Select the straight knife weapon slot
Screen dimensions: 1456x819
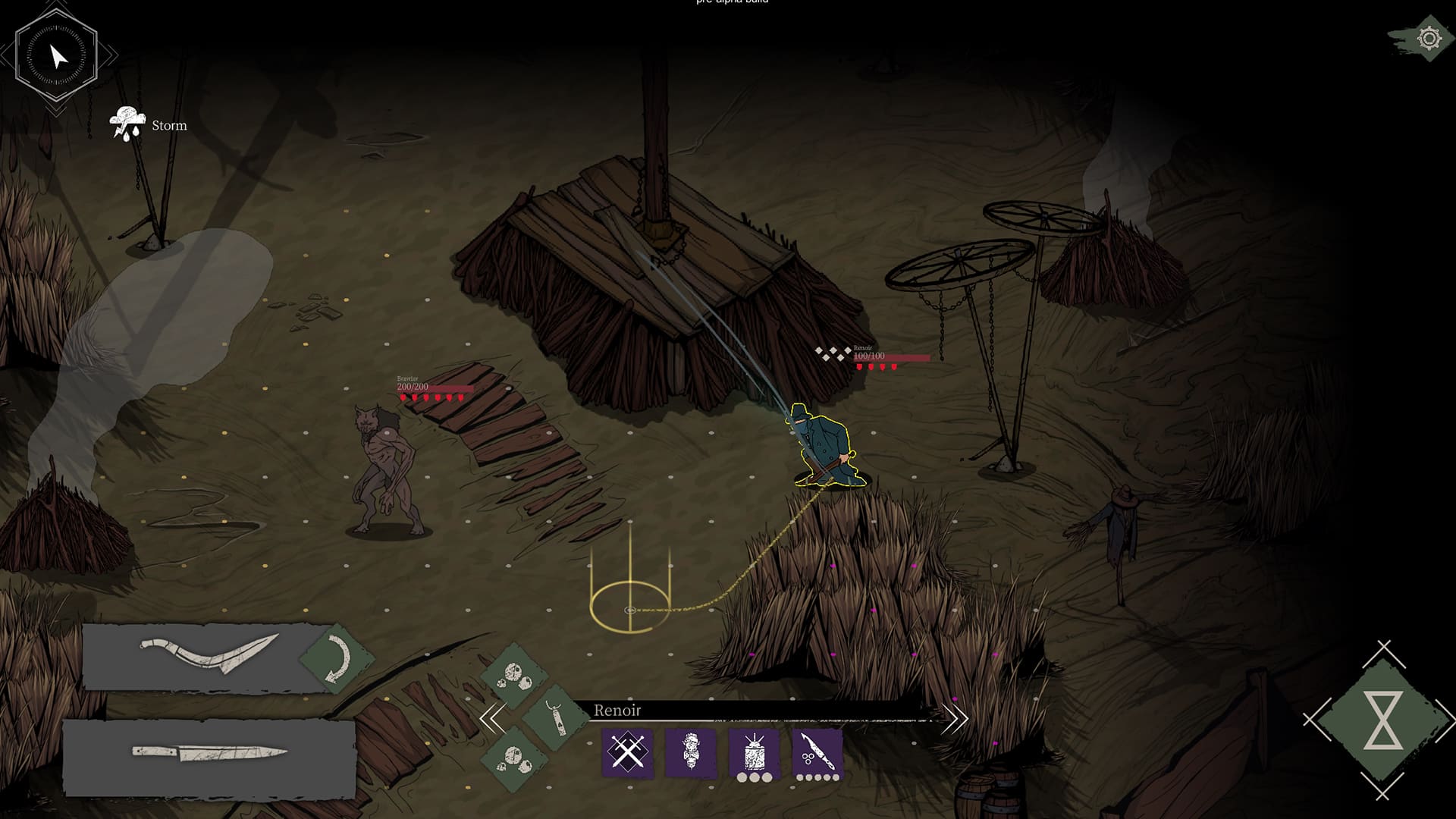tap(209, 754)
